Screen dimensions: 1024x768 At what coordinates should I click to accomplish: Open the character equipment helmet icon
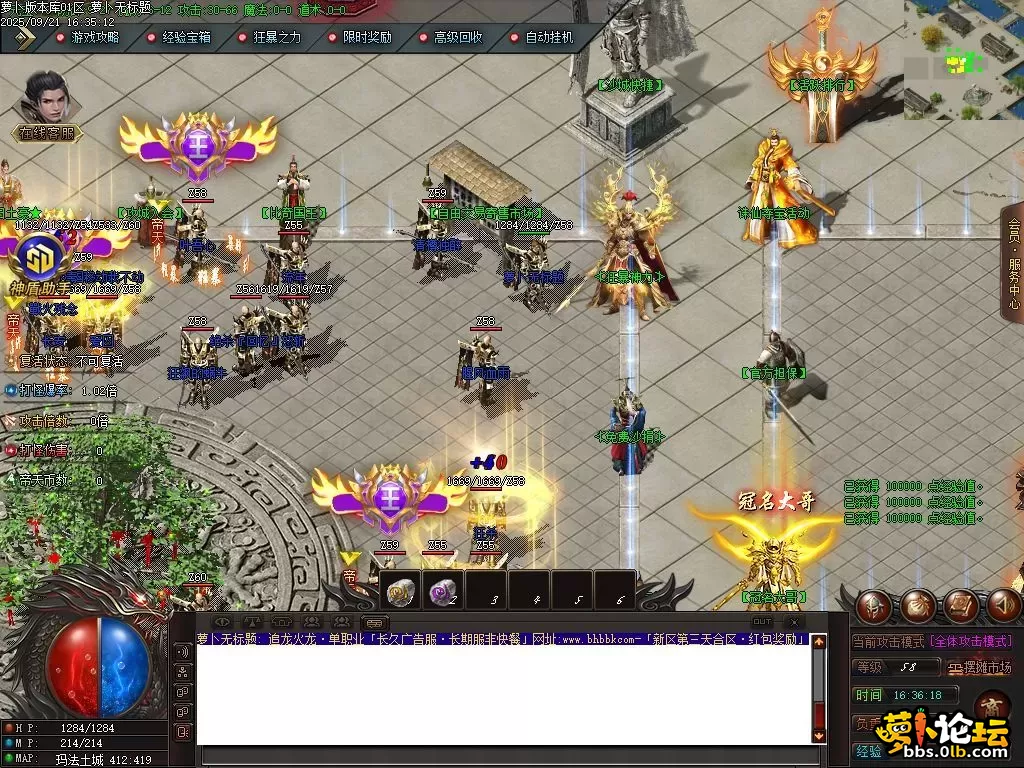pos(872,605)
